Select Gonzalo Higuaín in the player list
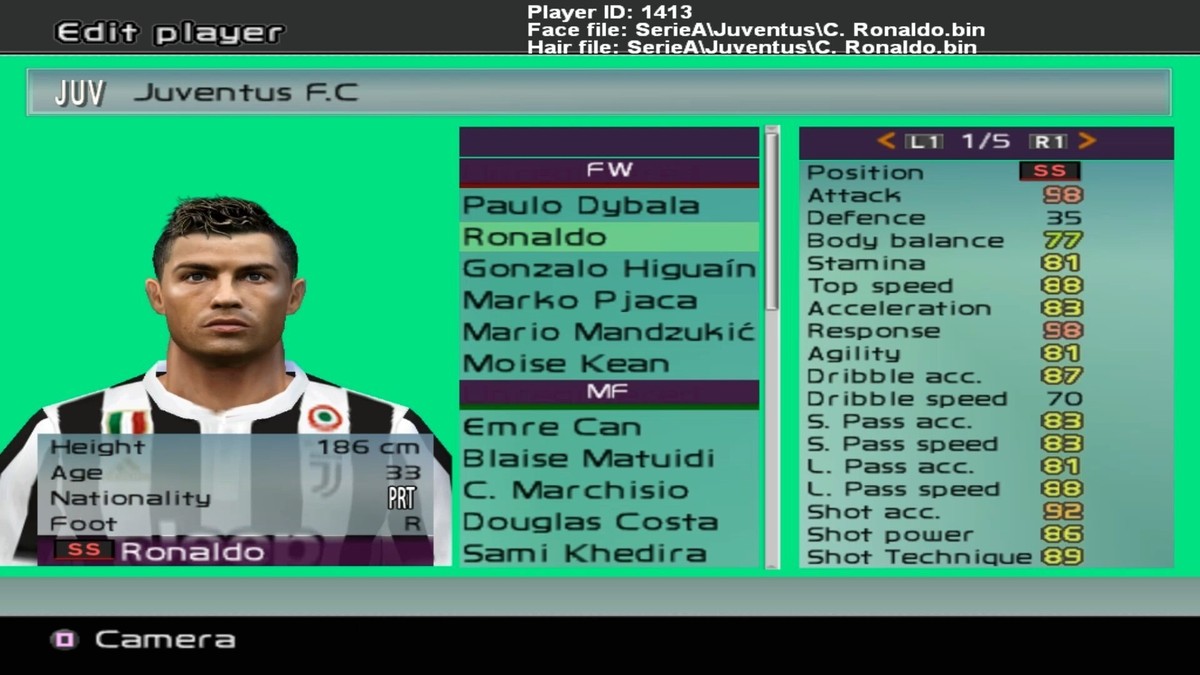Viewport: 1200px width, 675px height. coord(608,269)
